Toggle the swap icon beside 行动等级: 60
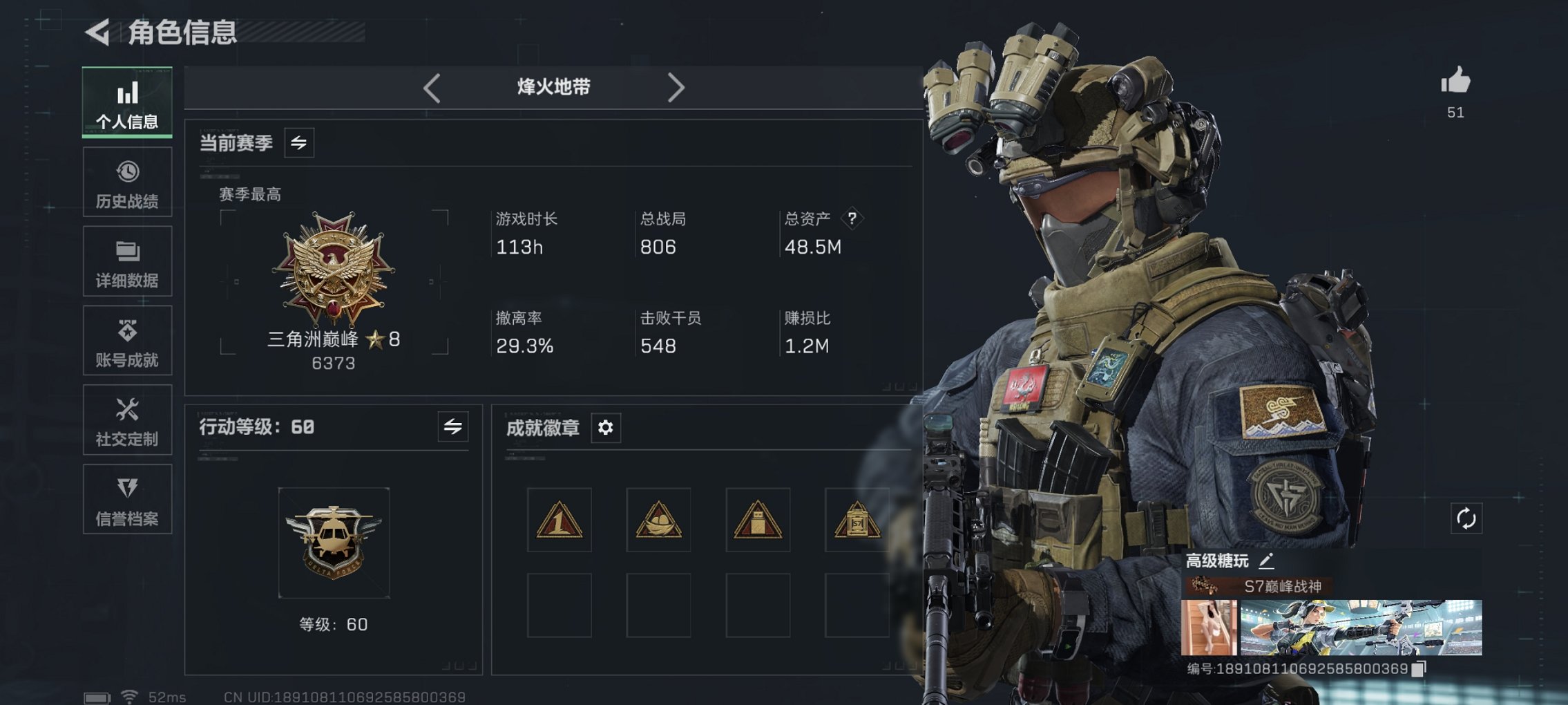1568x705 pixels. pyautogui.click(x=452, y=427)
